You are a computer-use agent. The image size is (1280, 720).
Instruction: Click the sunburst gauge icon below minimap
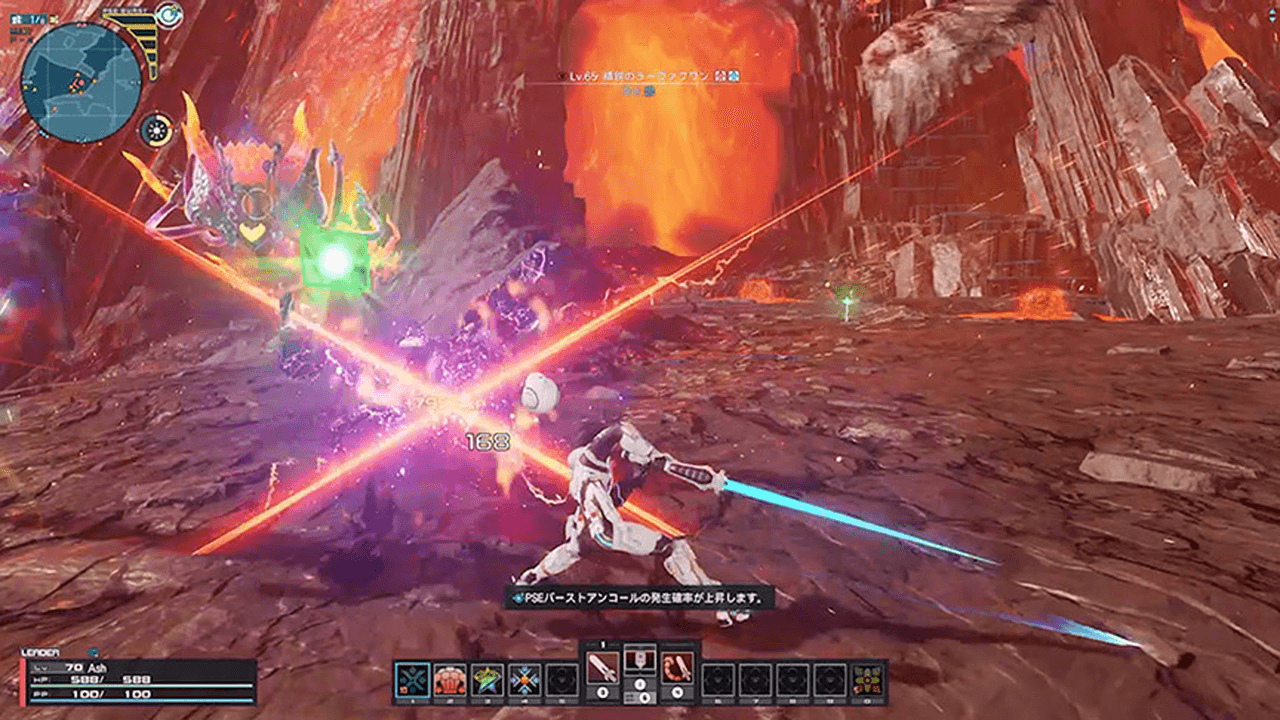point(155,130)
